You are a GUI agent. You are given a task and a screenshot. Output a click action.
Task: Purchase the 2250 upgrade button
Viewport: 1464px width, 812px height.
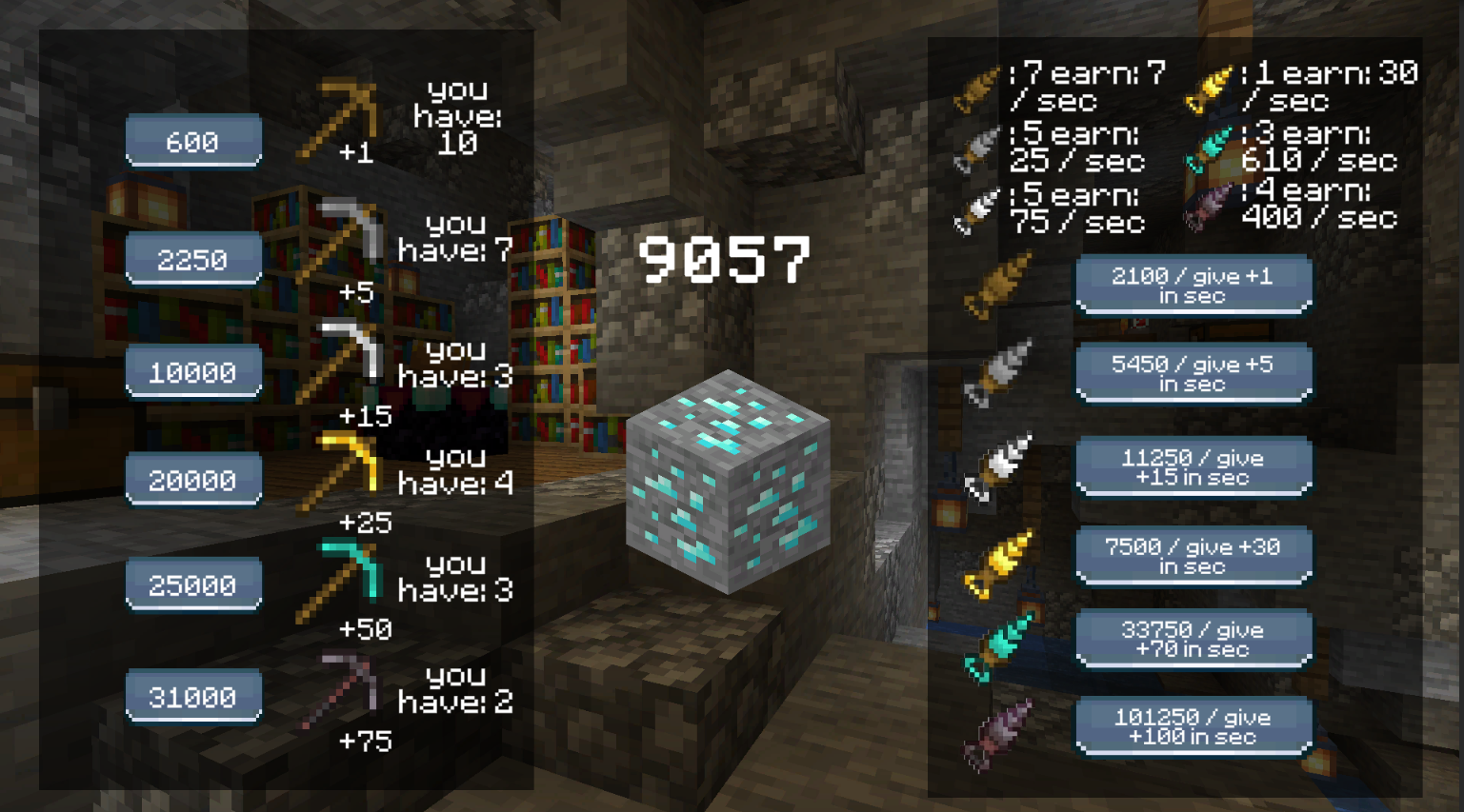click(192, 259)
